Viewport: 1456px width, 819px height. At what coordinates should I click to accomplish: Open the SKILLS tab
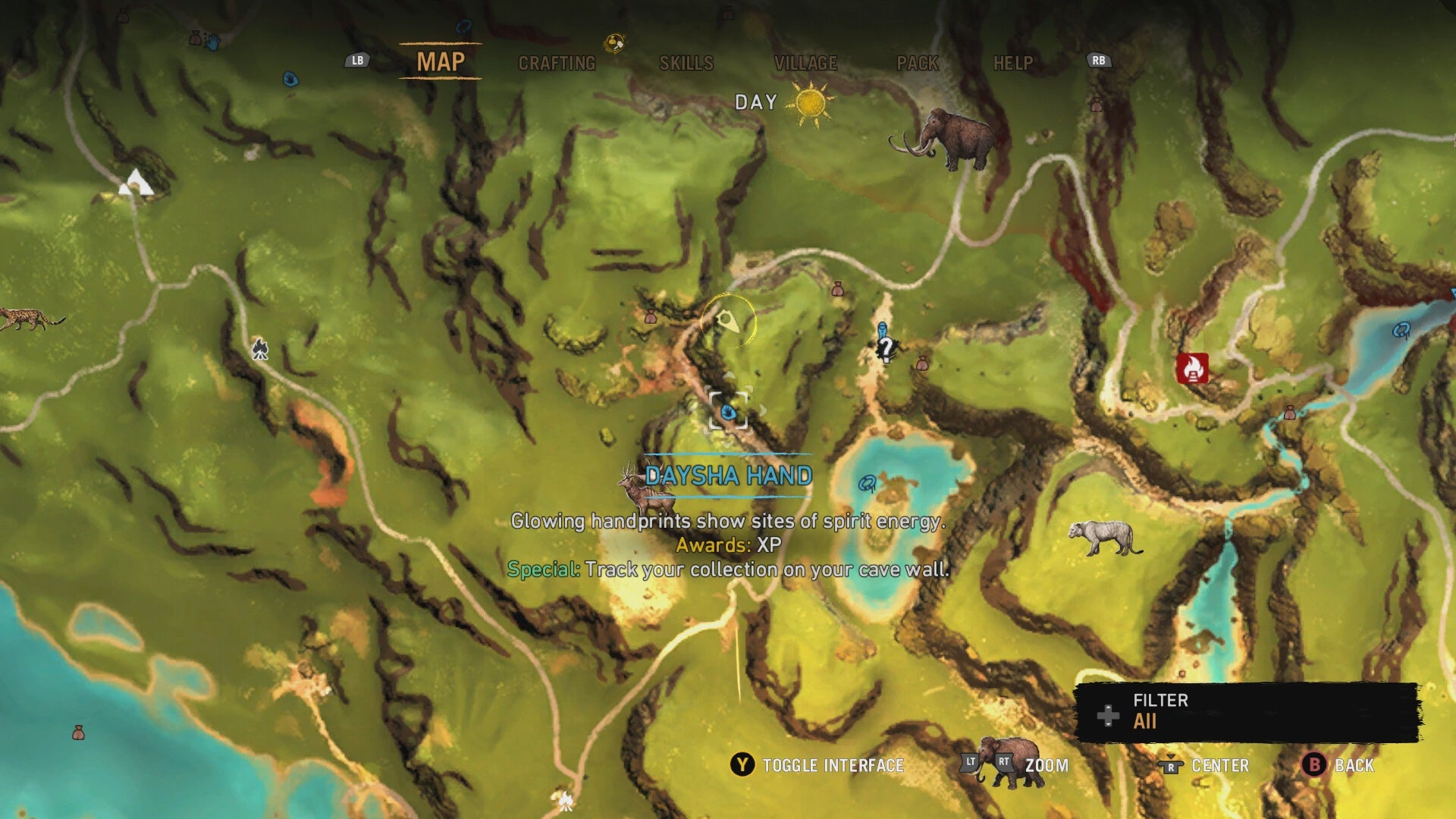(x=685, y=64)
